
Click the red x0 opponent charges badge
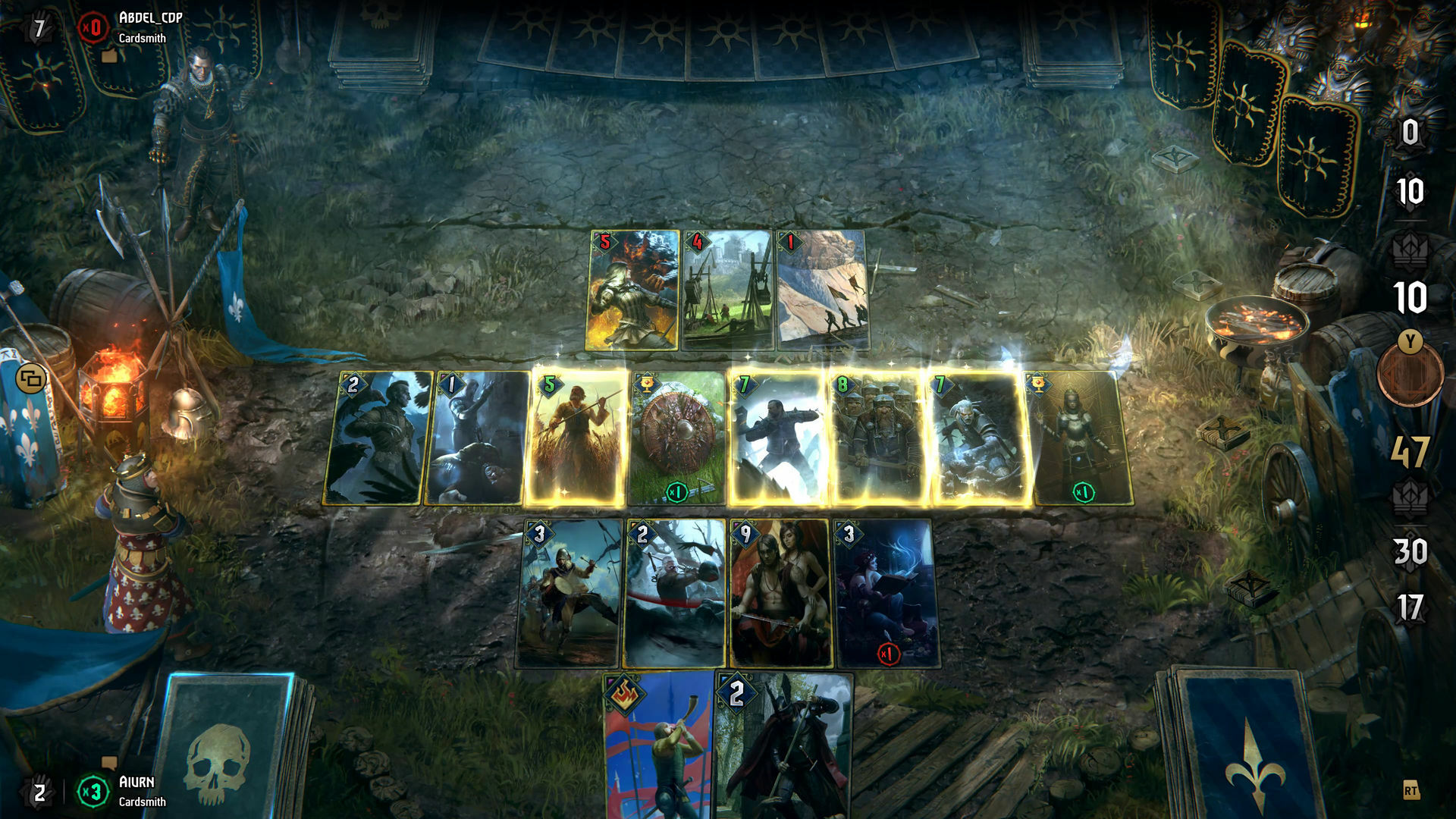(93, 27)
